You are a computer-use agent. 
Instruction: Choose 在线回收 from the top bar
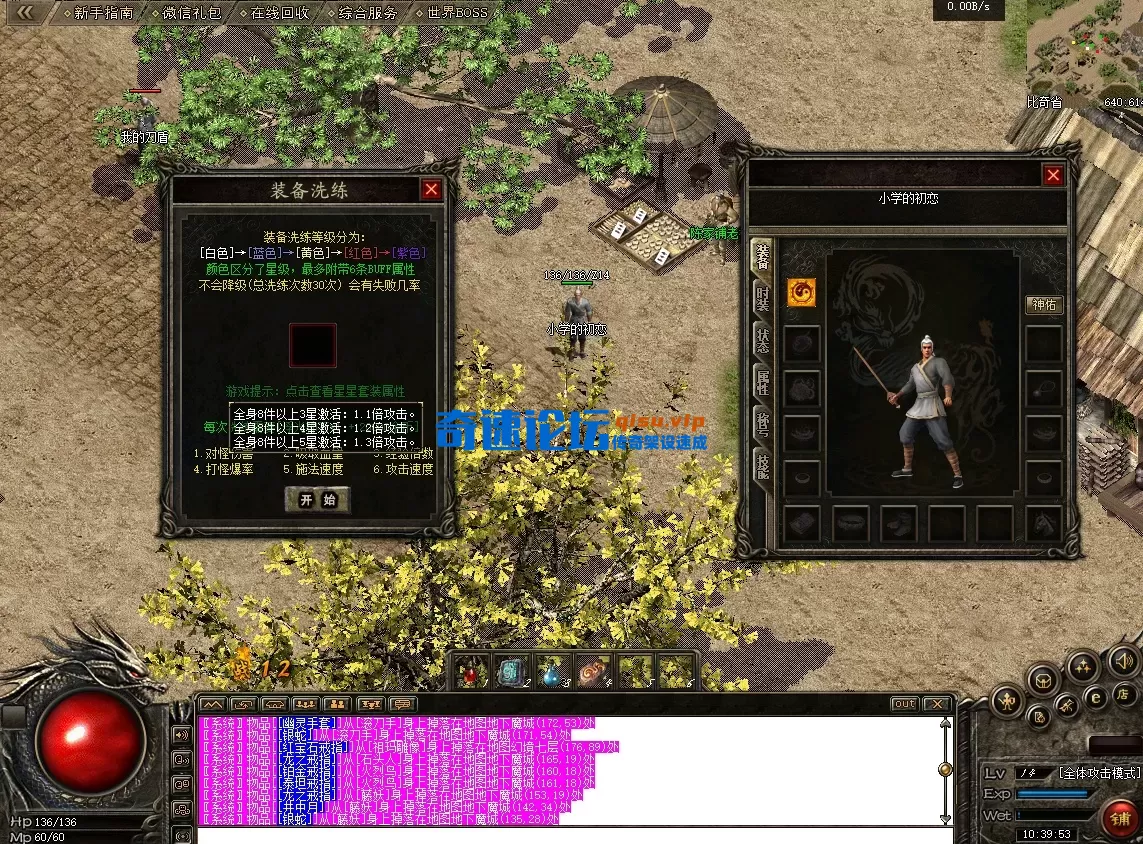point(279,13)
